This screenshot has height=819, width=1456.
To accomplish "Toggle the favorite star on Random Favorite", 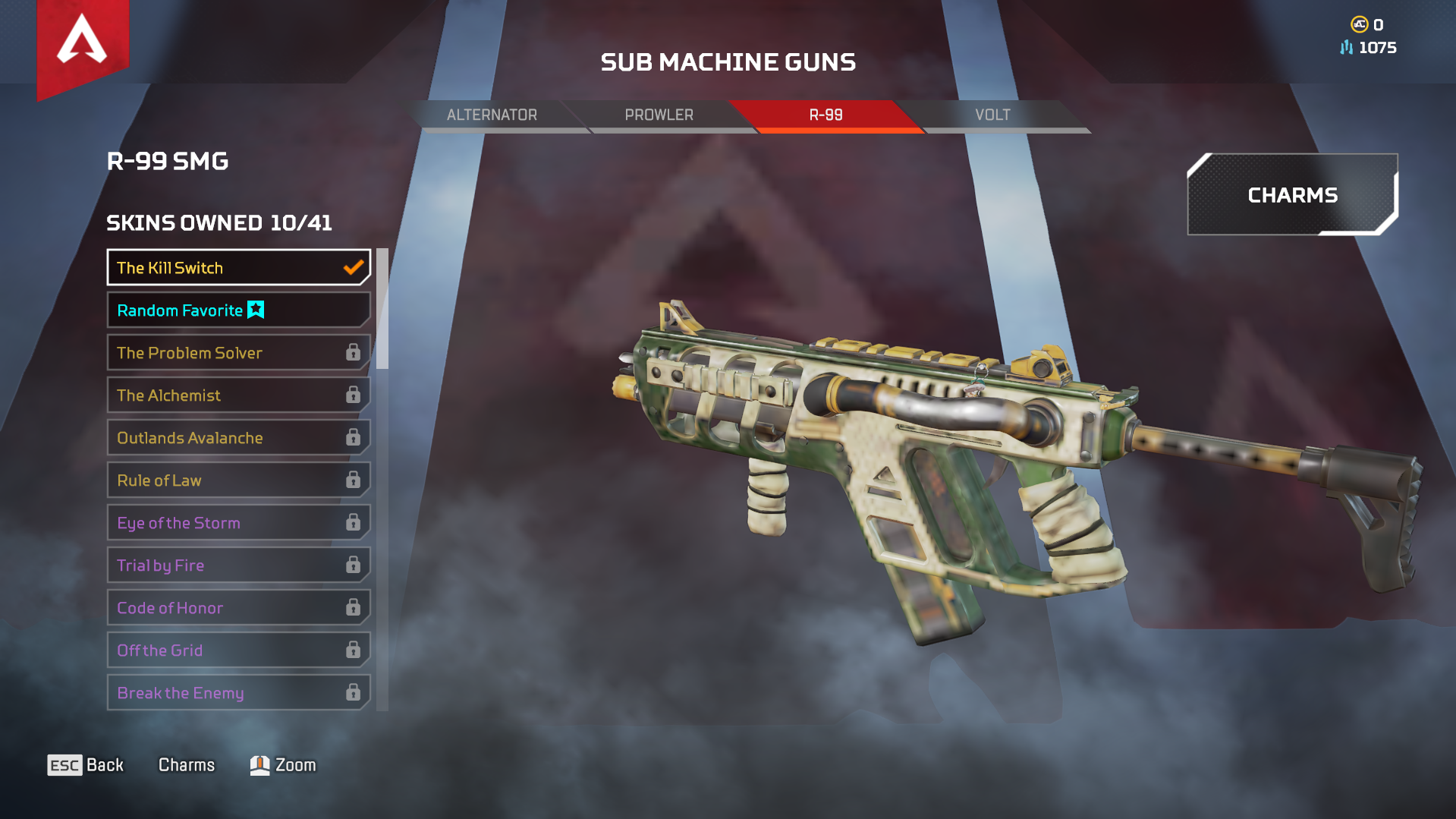I will point(255,309).
